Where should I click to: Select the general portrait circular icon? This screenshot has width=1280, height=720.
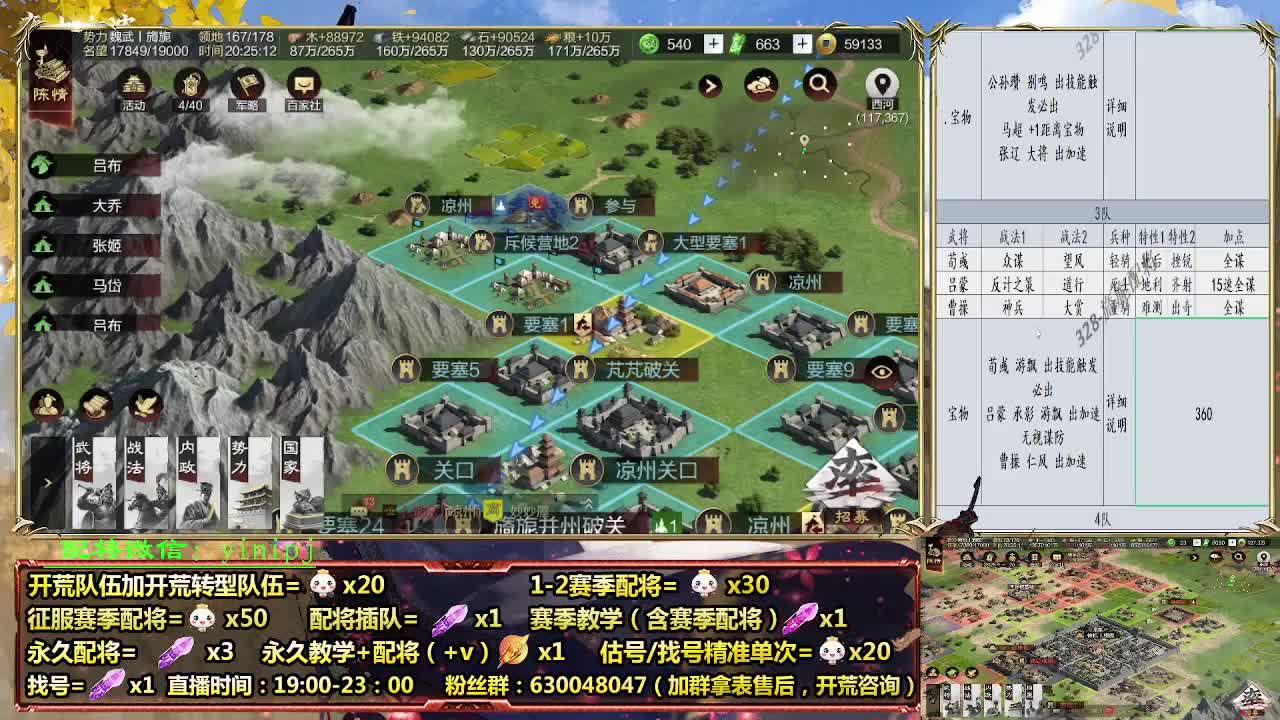click(47, 403)
